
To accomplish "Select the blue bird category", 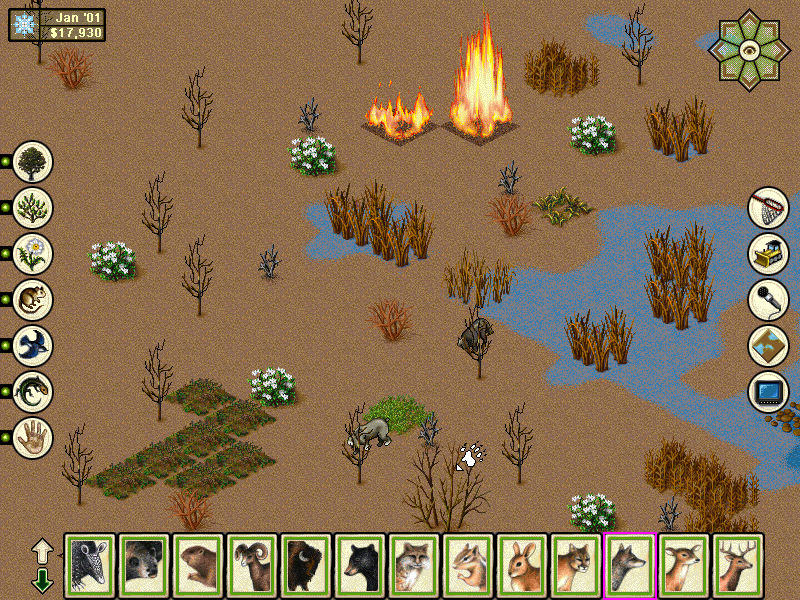I will click(33, 345).
